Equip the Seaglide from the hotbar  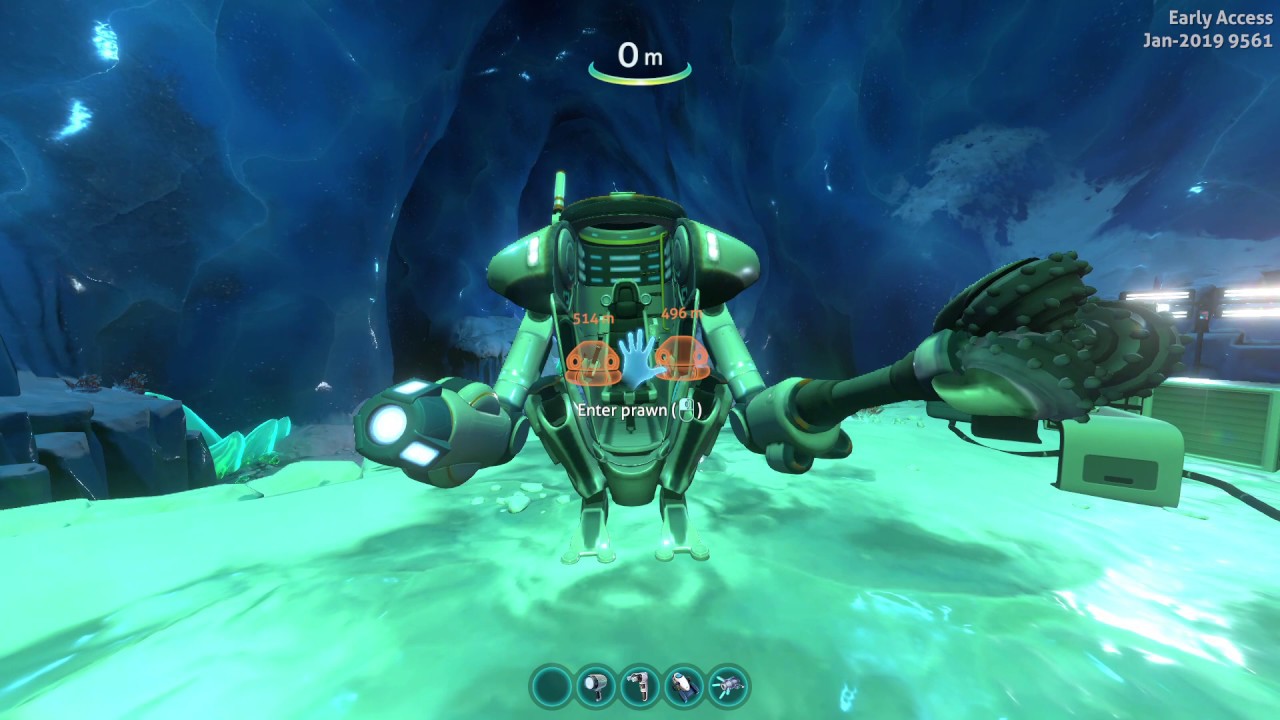coord(682,687)
